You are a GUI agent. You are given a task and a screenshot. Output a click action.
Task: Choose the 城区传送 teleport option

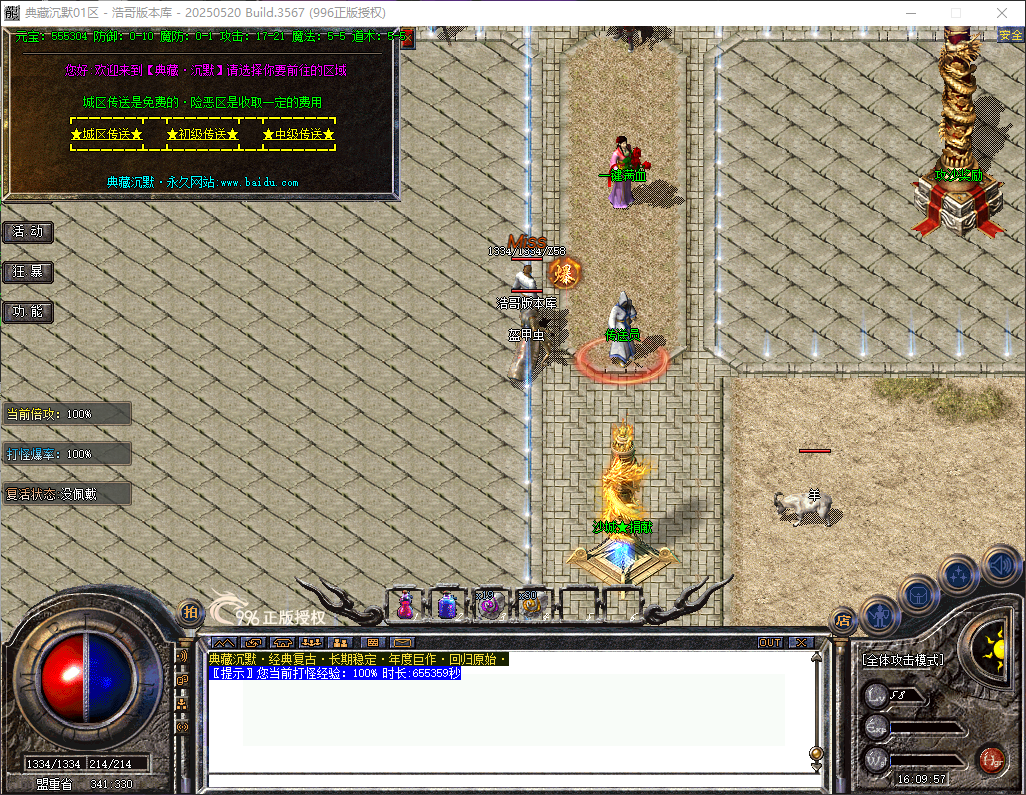pyautogui.click(x=106, y=134)
